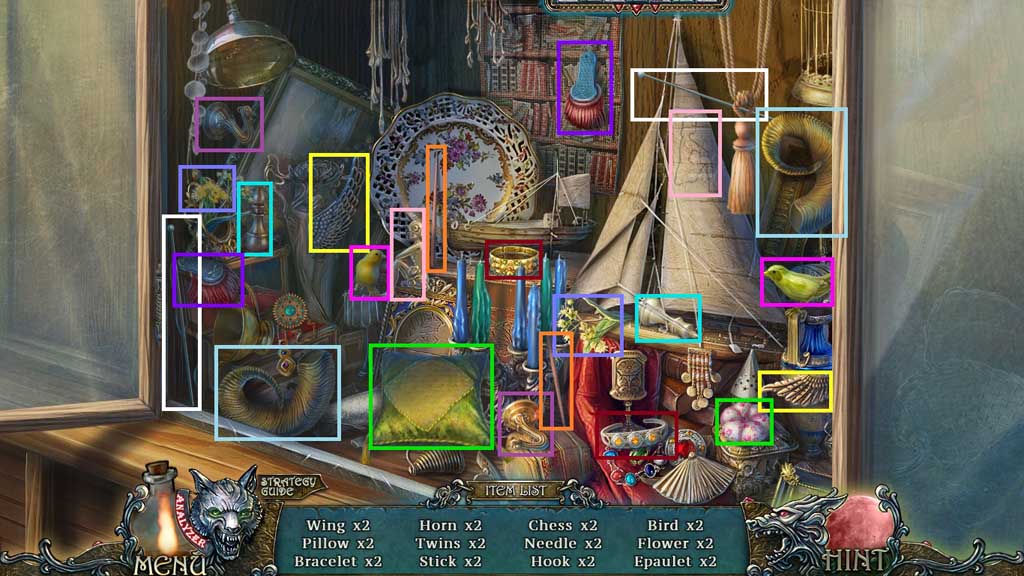Open the Menu button
The image size is (1024, 576).
pos(163,562)
